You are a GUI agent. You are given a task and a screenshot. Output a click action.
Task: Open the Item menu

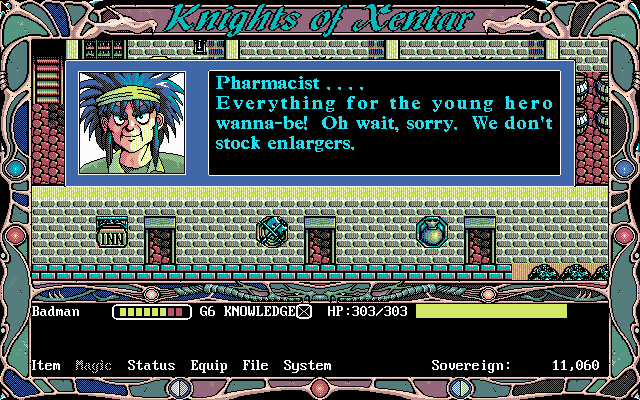click(x=46, y=366)
